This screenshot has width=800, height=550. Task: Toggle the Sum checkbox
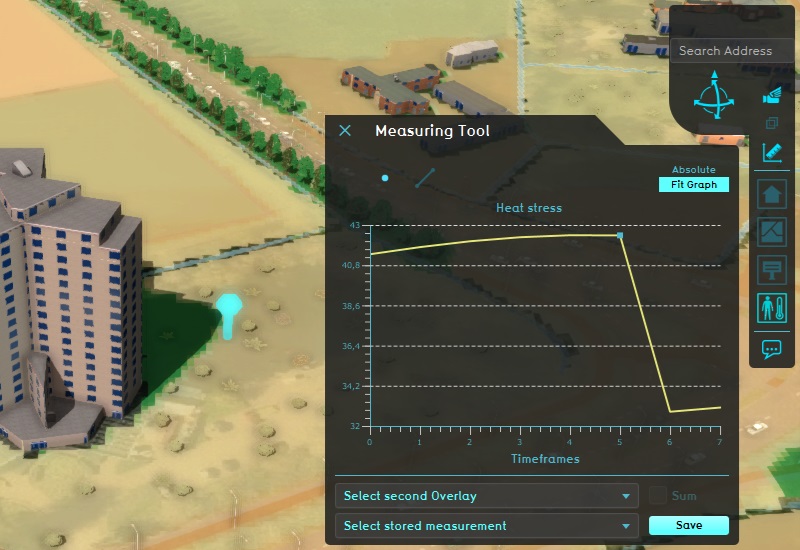coord(658,495)
